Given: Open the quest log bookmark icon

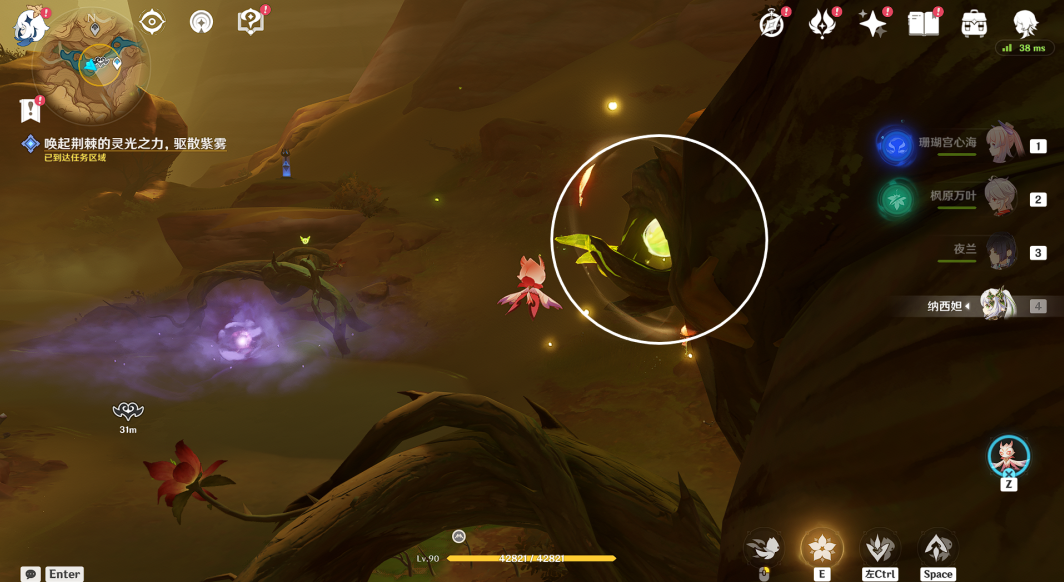Looking at the screenshot, I should [x=30, y=110].
